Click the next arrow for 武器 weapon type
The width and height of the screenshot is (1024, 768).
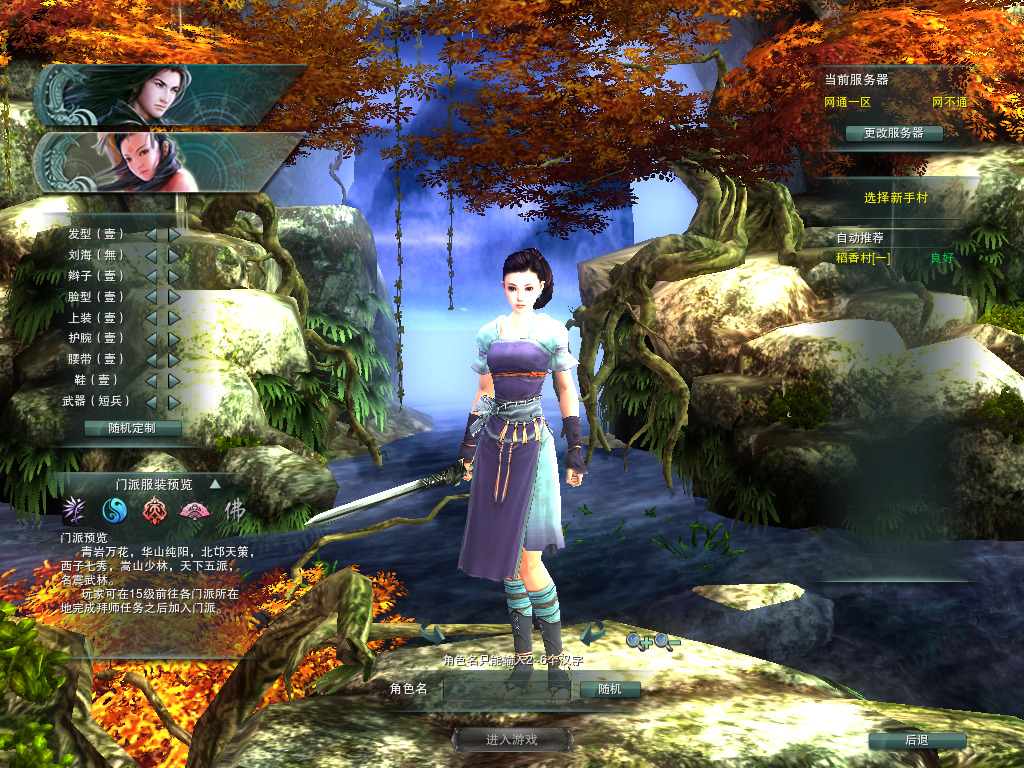click(x=174, y=401)
